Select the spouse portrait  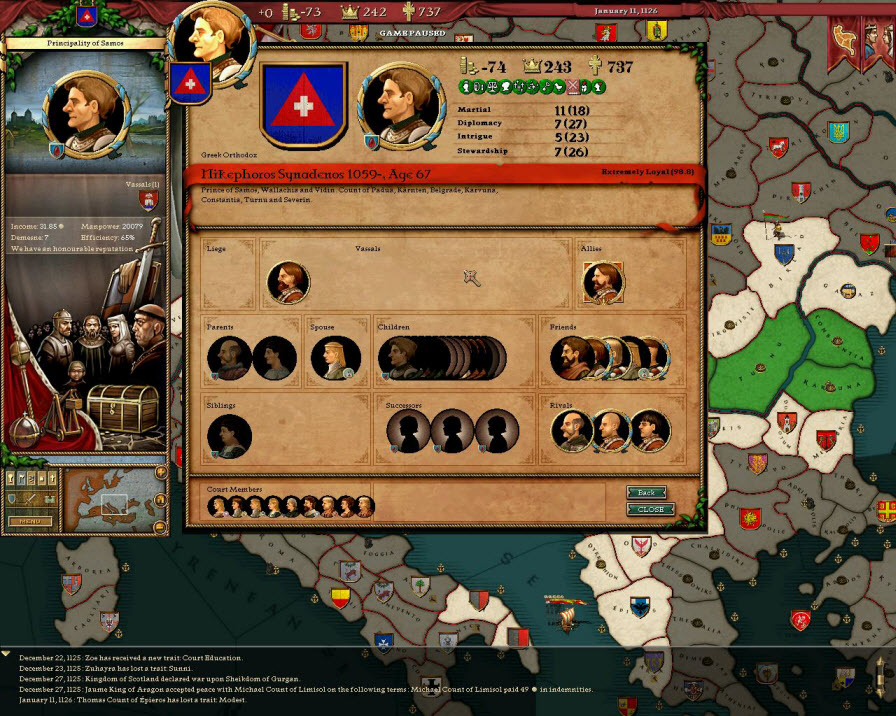[334, 358]
